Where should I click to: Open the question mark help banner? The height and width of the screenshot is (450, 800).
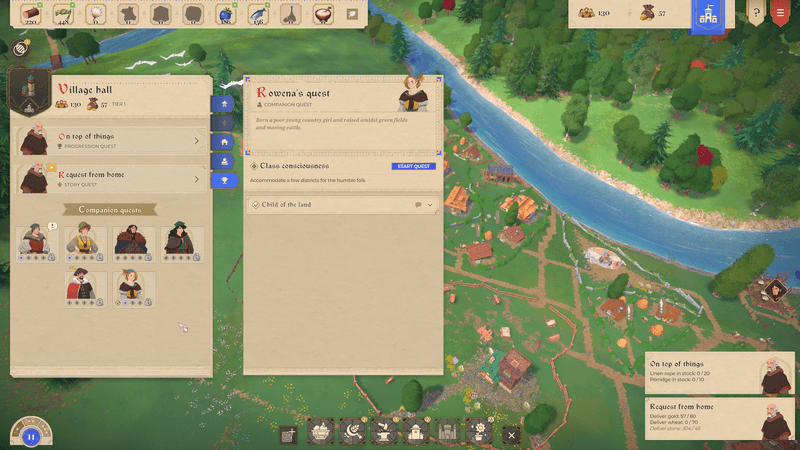755,15
